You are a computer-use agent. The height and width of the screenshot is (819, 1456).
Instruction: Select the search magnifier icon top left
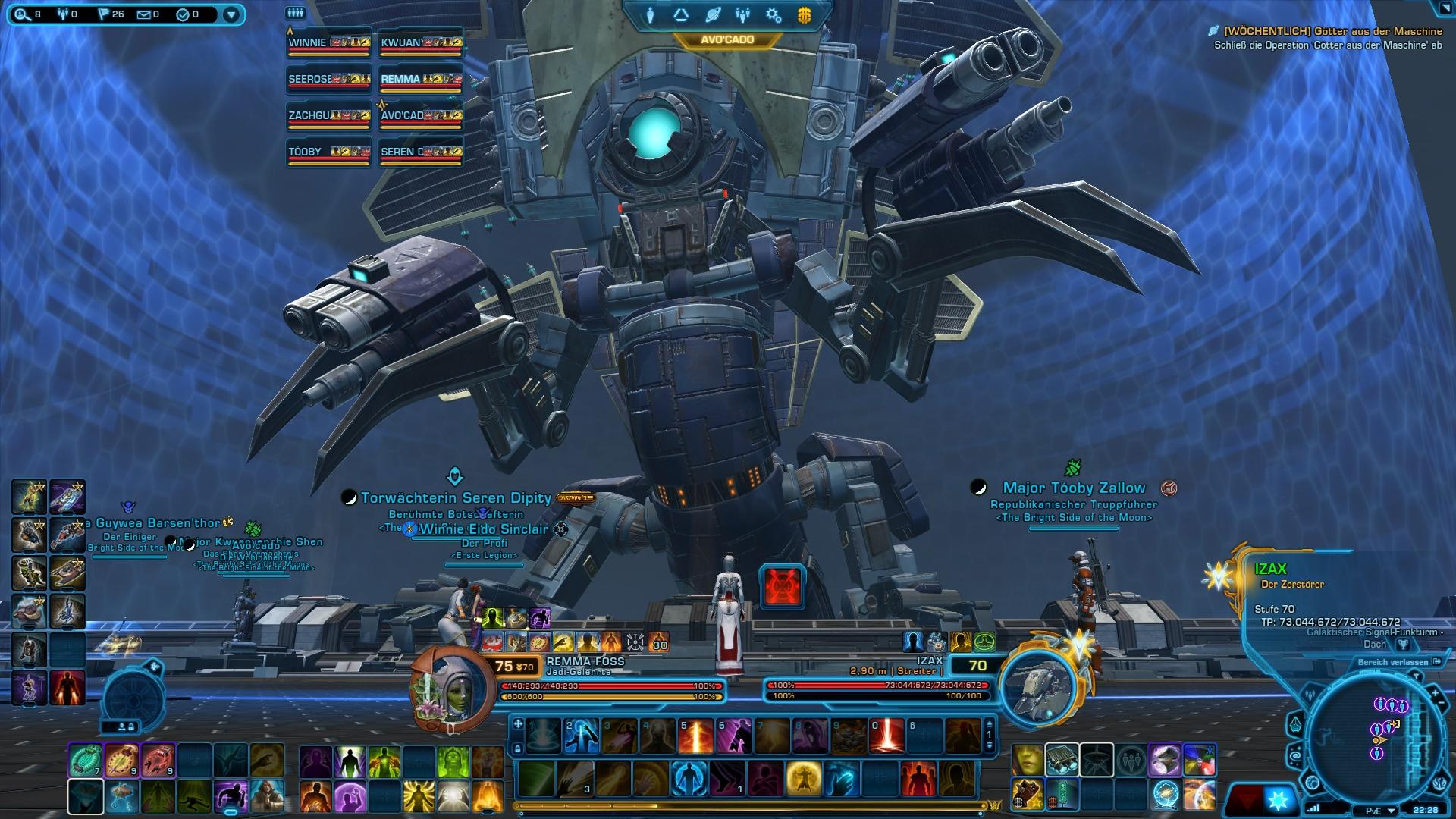pos(22,14)
